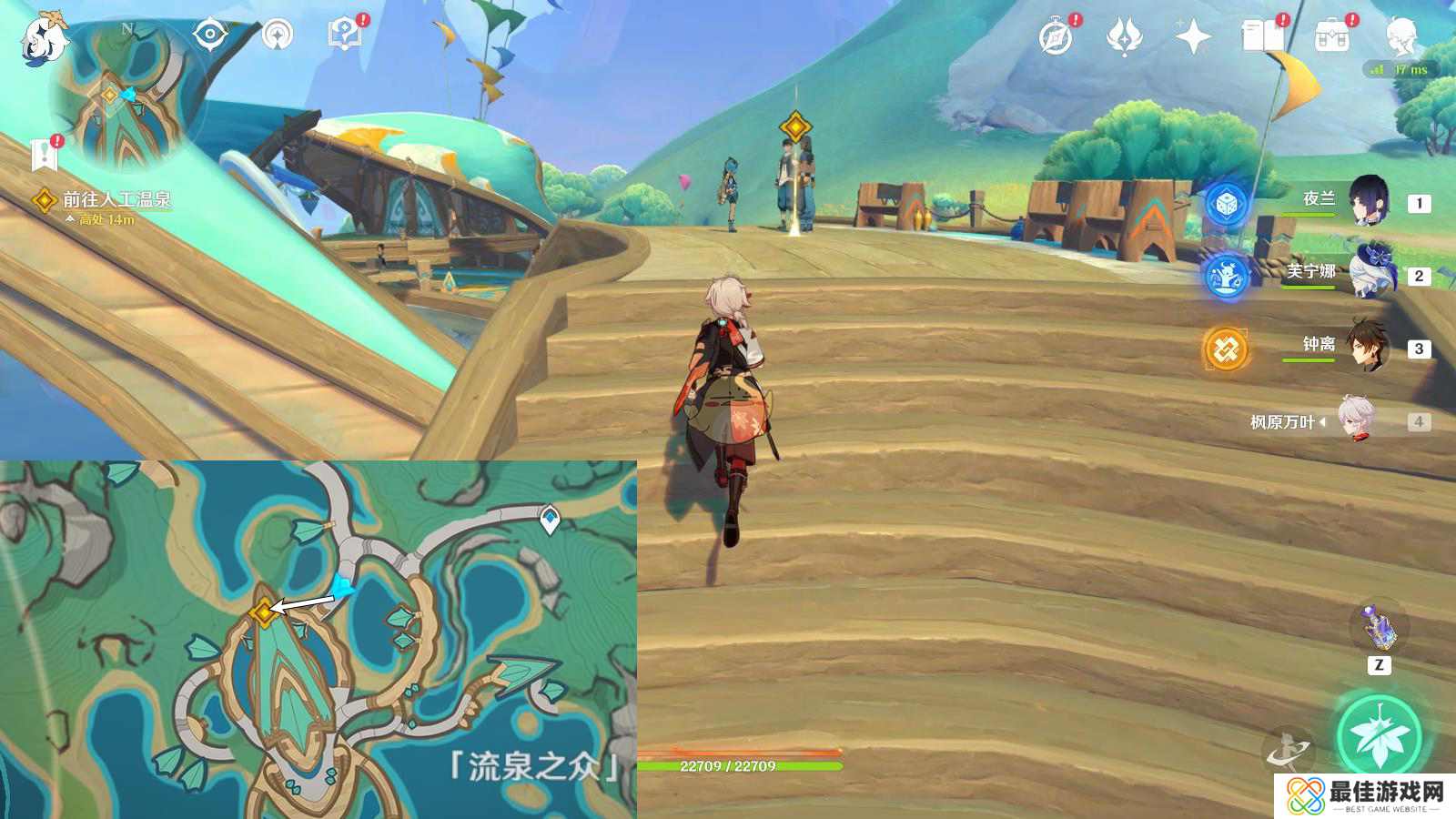The height and width of the screenshot is (819, 1456).
Task: Click the yellow diamond quest marker on map
Action: pyautogui.click(x=264, y=612)
